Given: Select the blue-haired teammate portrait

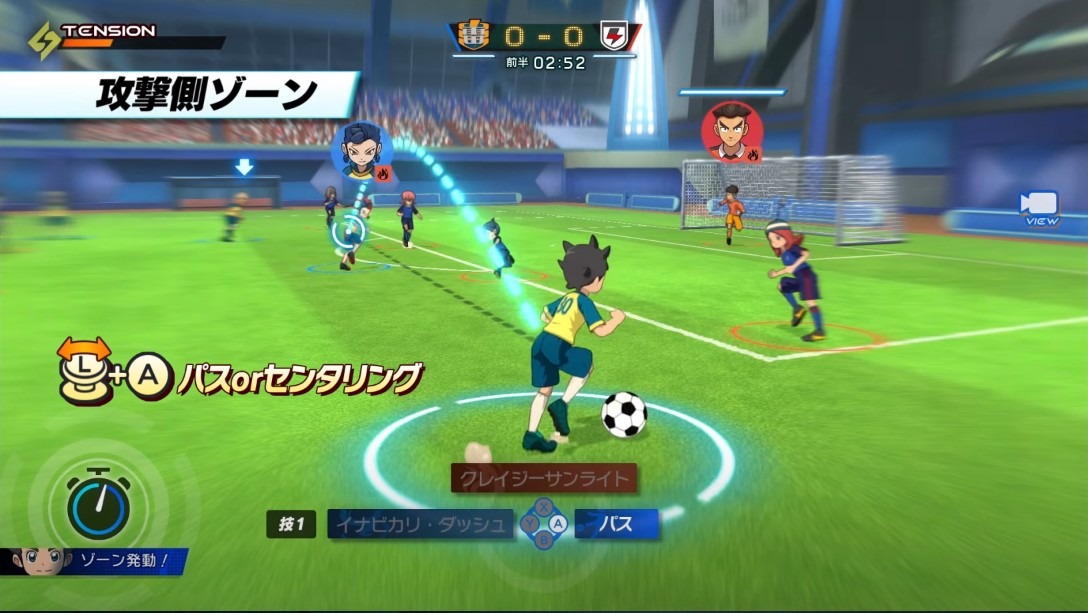Looking at the screenshot, I should coord(360,151).
